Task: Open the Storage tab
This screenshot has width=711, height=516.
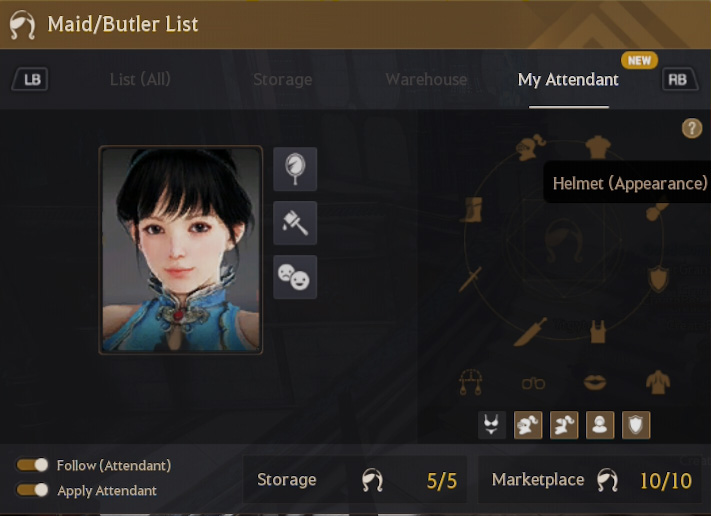Action: (x=282, y=80)
